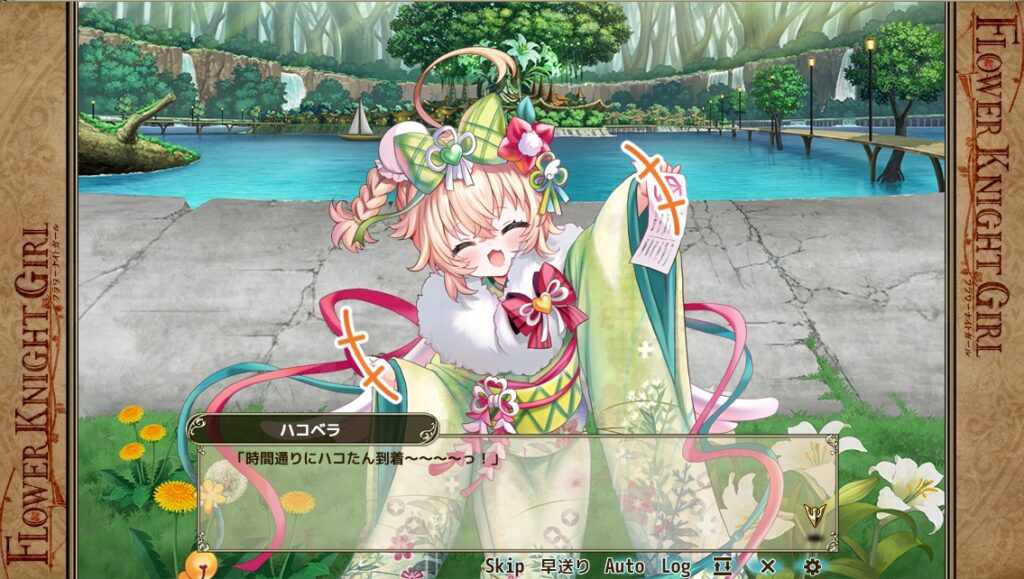Hide the dialogue box with the X
Image resolution: width=1024 pixels, height=579 pixels.
(x=767, y=566)
